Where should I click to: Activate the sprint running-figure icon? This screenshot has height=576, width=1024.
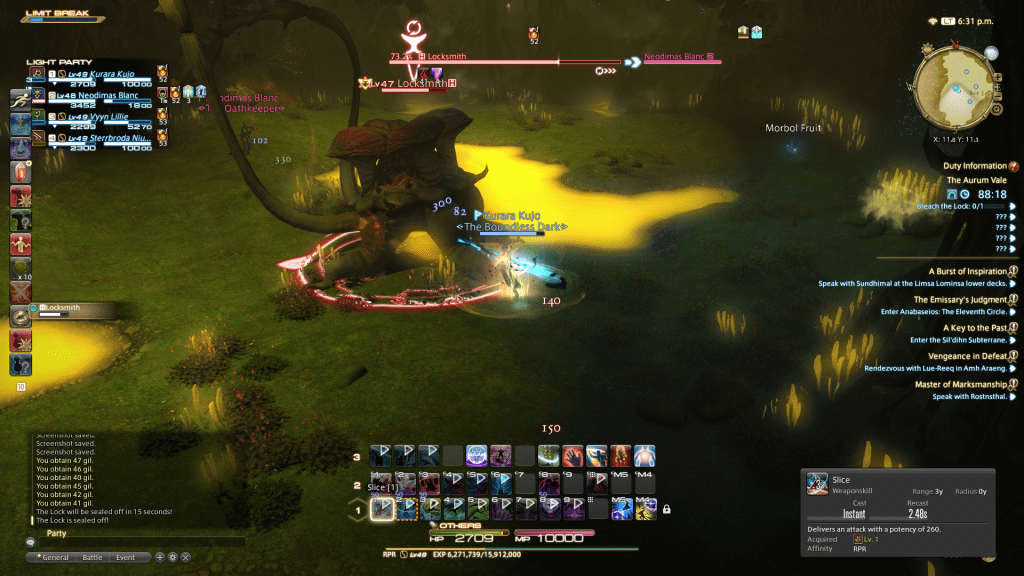(20, 100)
